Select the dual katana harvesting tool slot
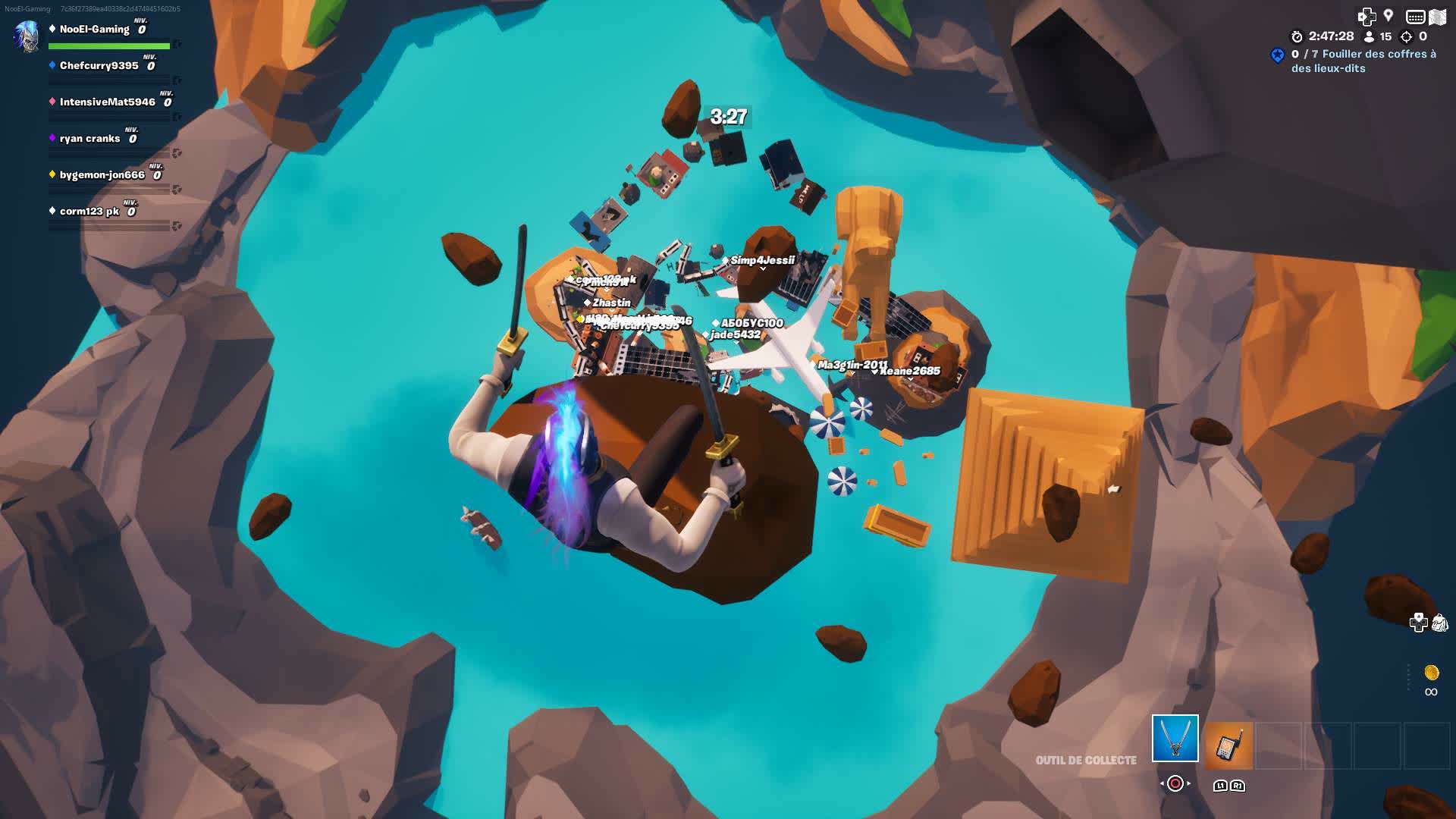1456x819 pixels. (x=1175, y=738)
